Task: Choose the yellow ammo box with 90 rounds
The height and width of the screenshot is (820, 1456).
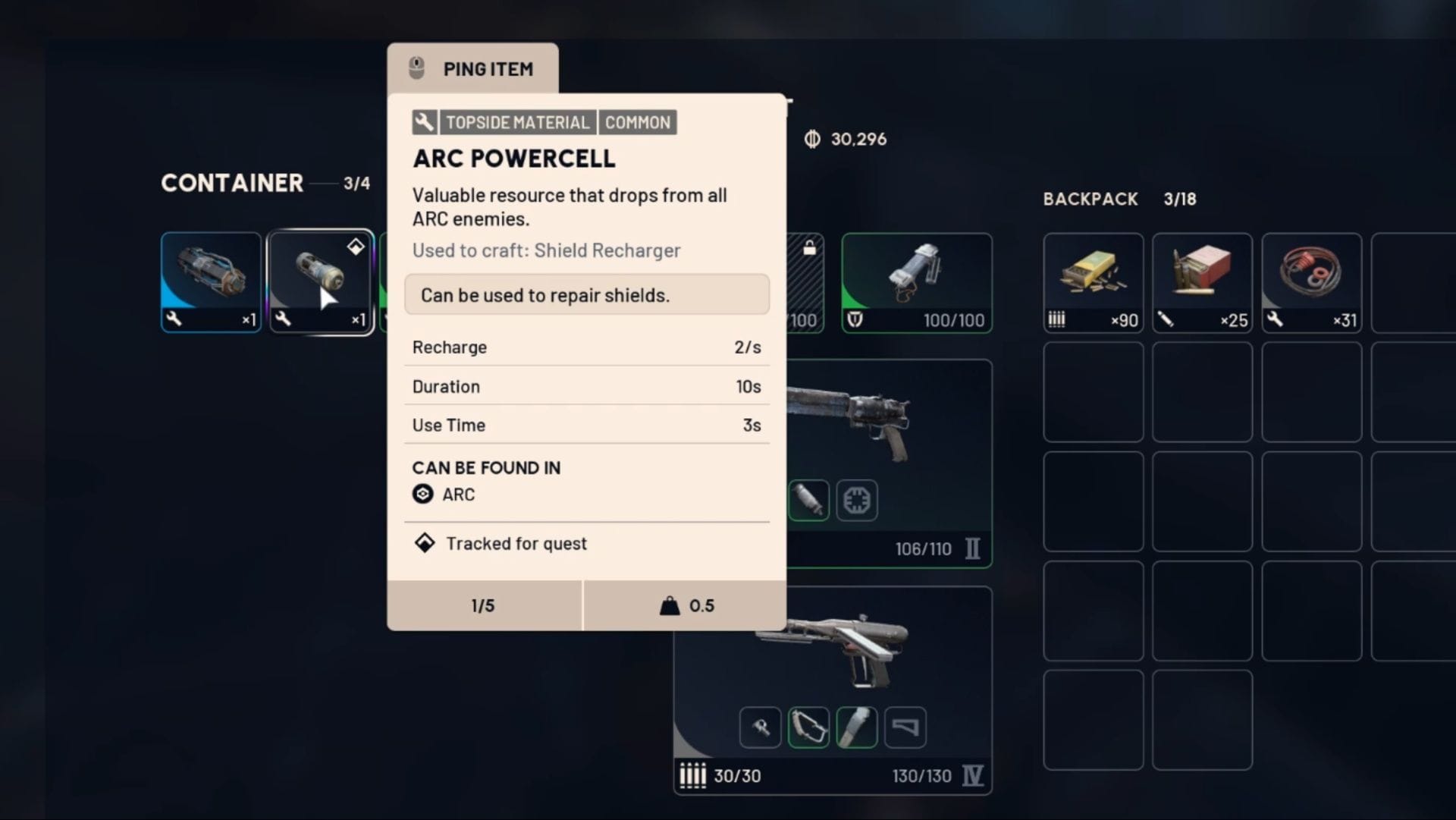Action: (x=1093, y=281)
